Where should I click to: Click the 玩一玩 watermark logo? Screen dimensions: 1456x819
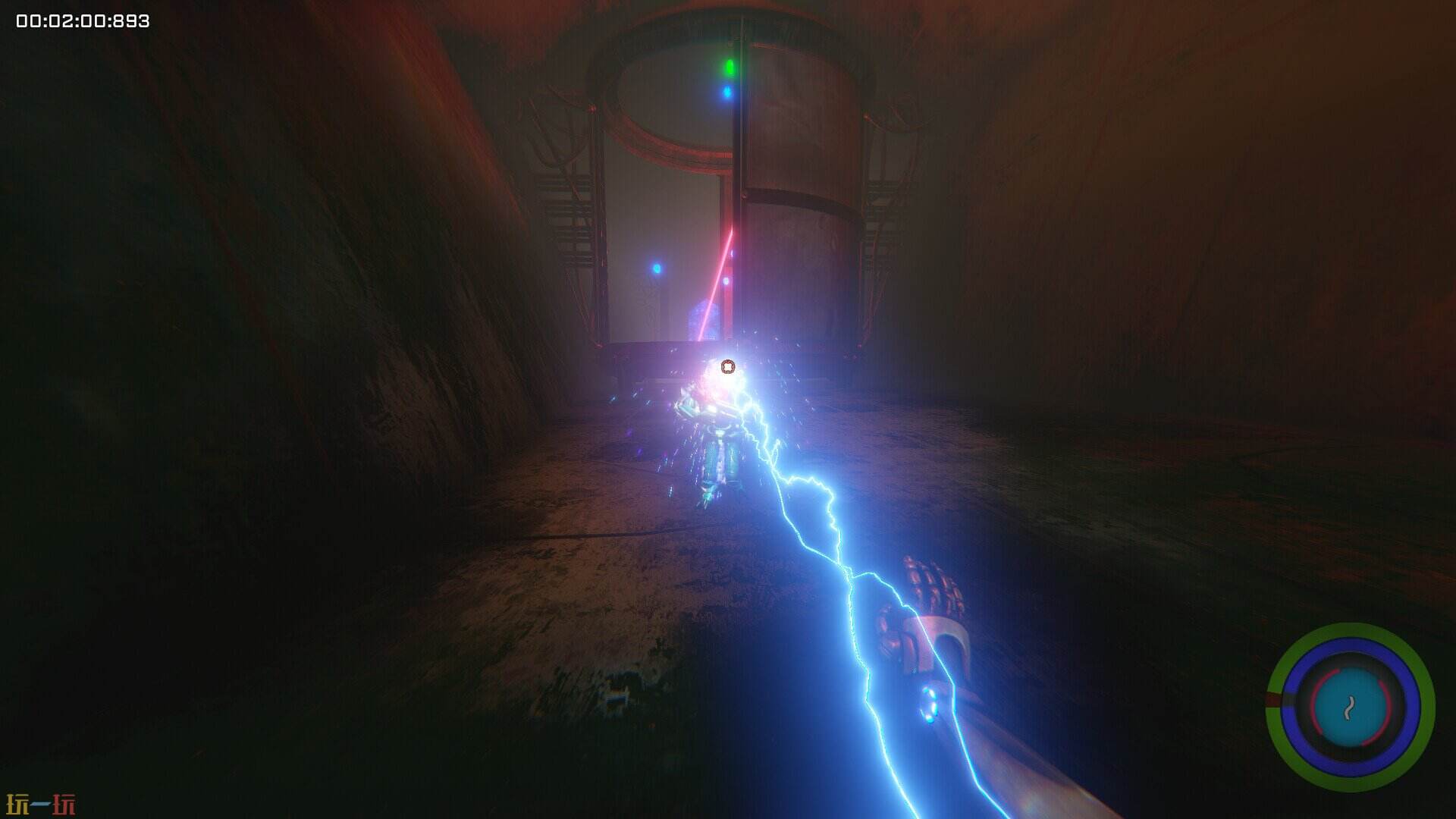coord(40,804)
